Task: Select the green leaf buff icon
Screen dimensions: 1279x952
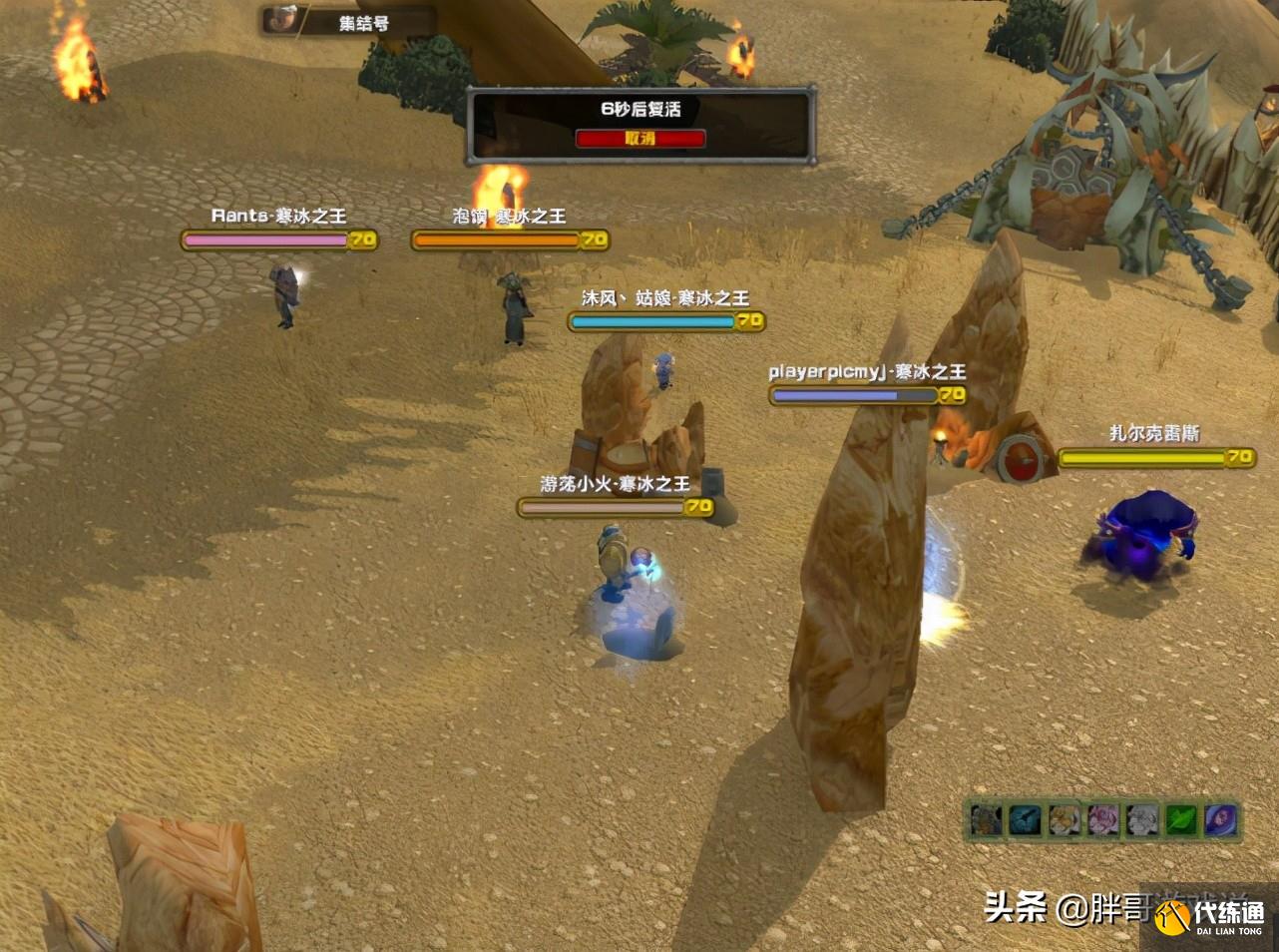Action: [x=1182, y=820]
